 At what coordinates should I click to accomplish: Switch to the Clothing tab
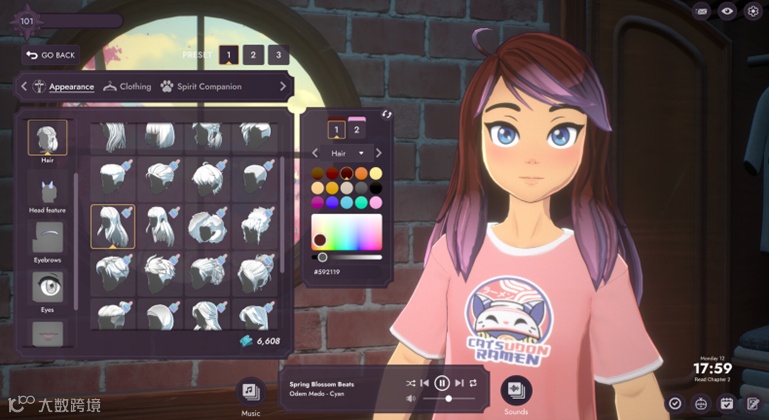(x=127, y=87)
